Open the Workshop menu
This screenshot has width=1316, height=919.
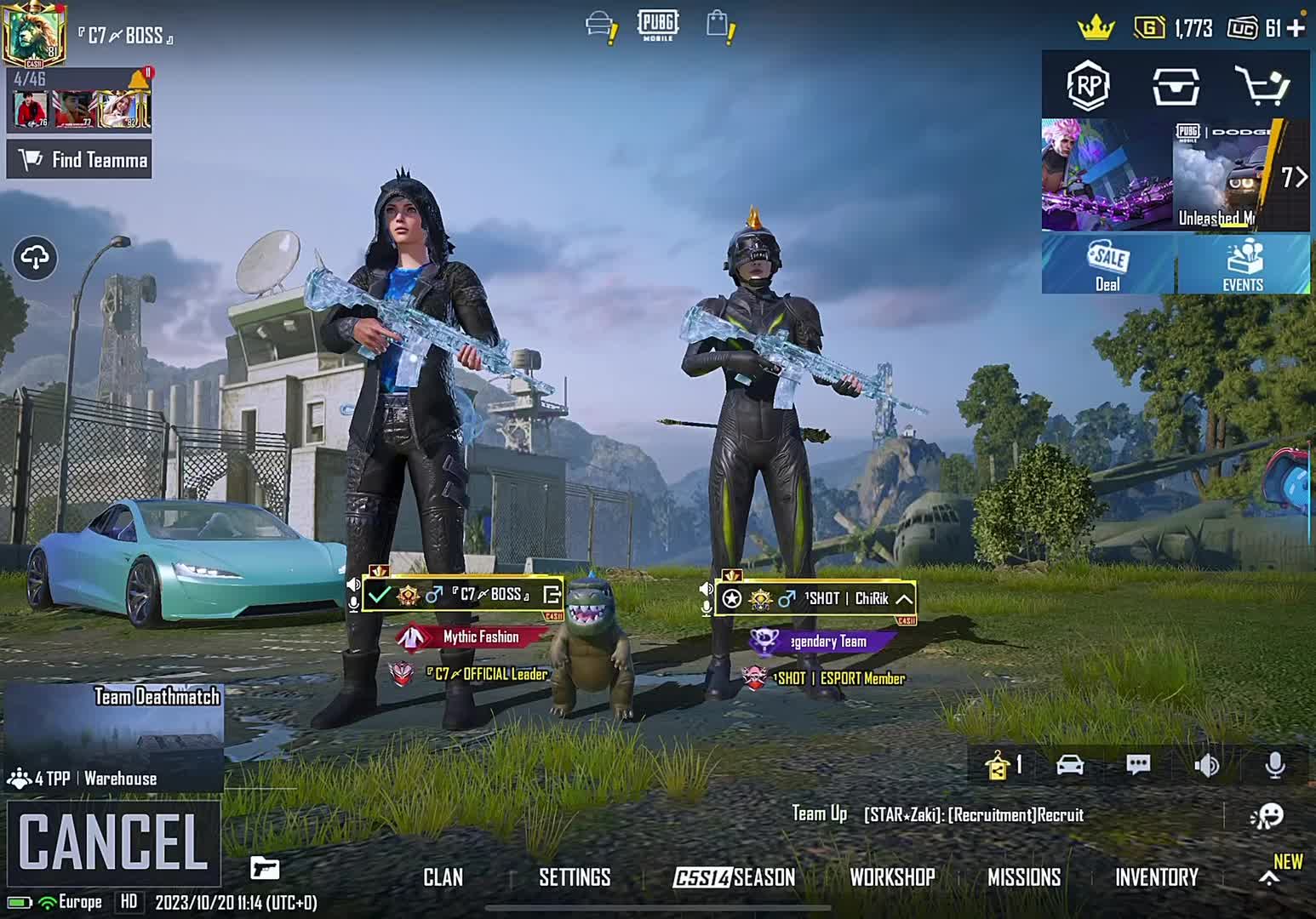click(892, 877)
